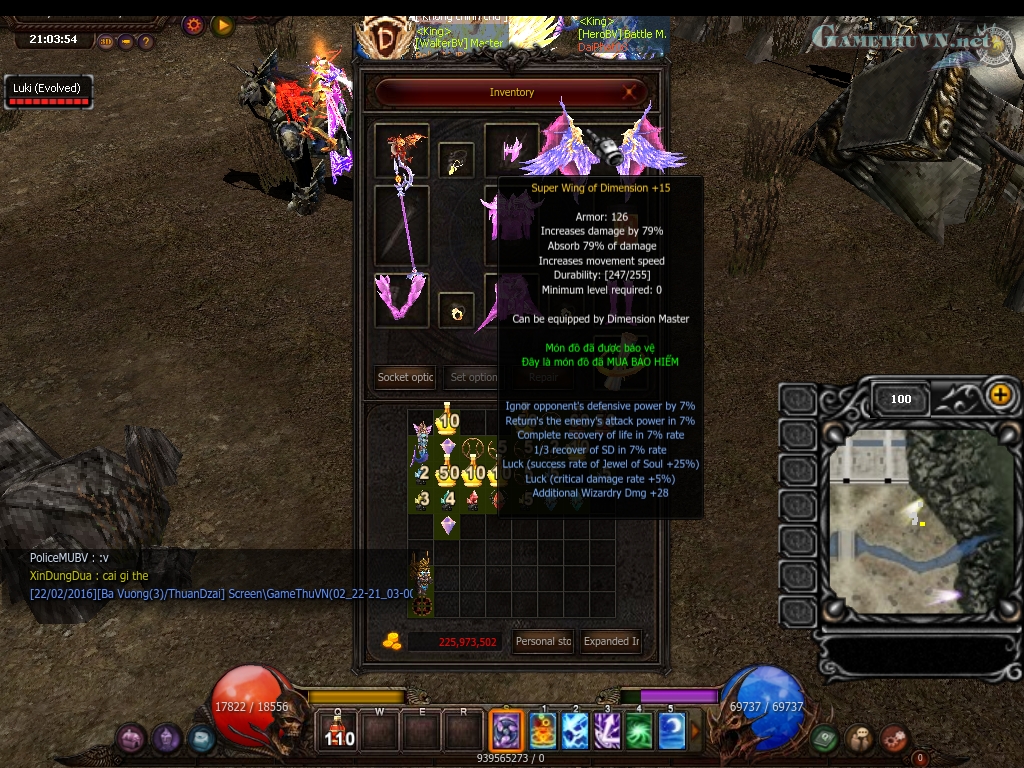Use the Q-slot potion stack of 110
1024x768 pixels.
pos(339,731)
